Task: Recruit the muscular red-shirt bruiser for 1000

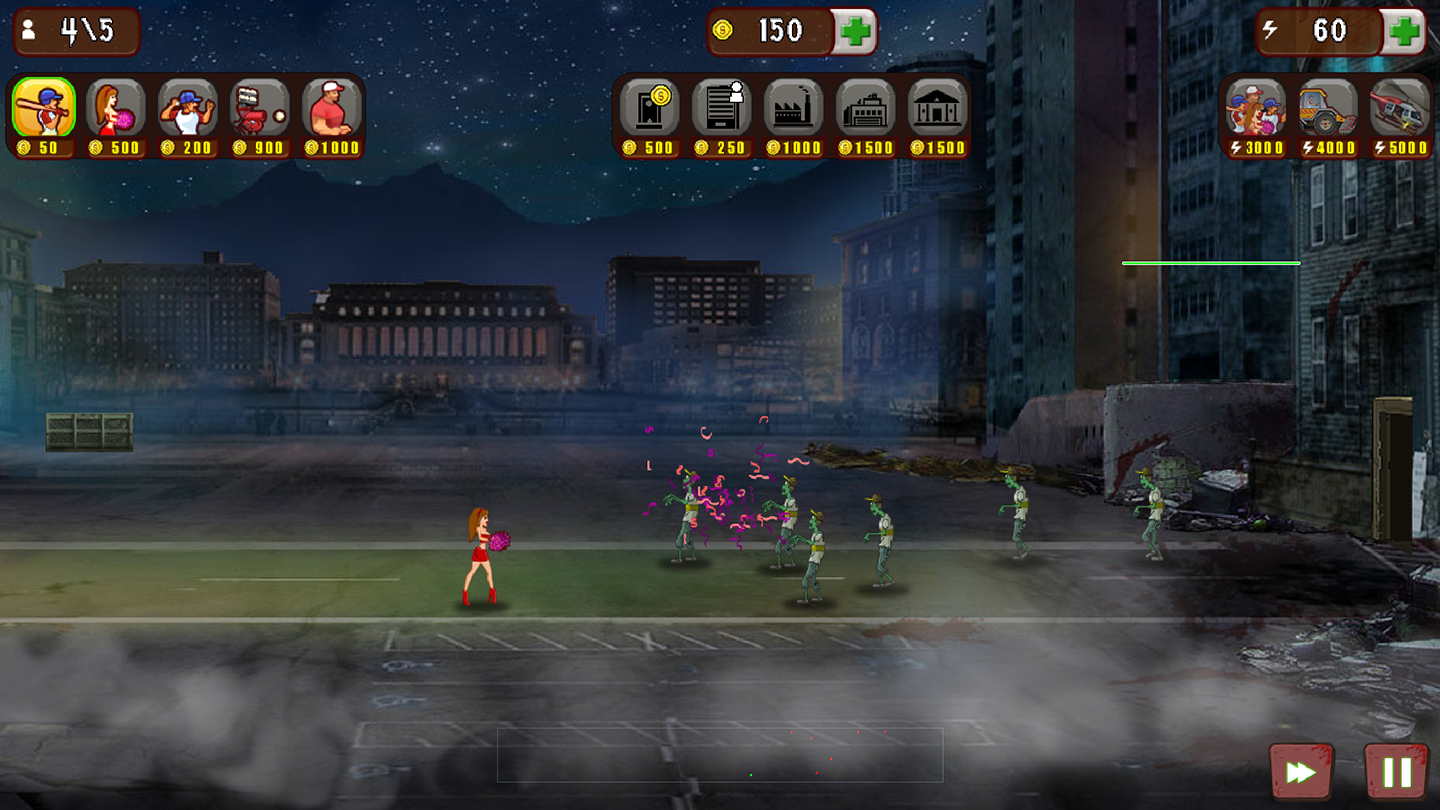Action: click(332, 108)
